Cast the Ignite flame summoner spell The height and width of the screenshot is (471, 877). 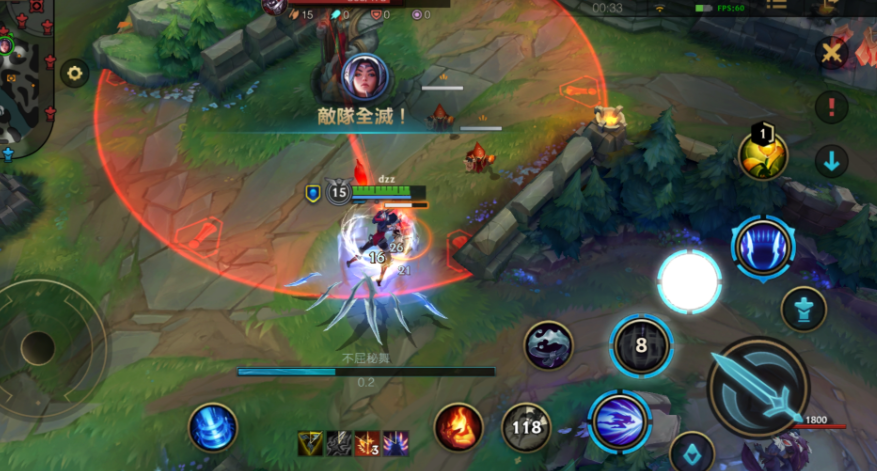coord(459,427)
